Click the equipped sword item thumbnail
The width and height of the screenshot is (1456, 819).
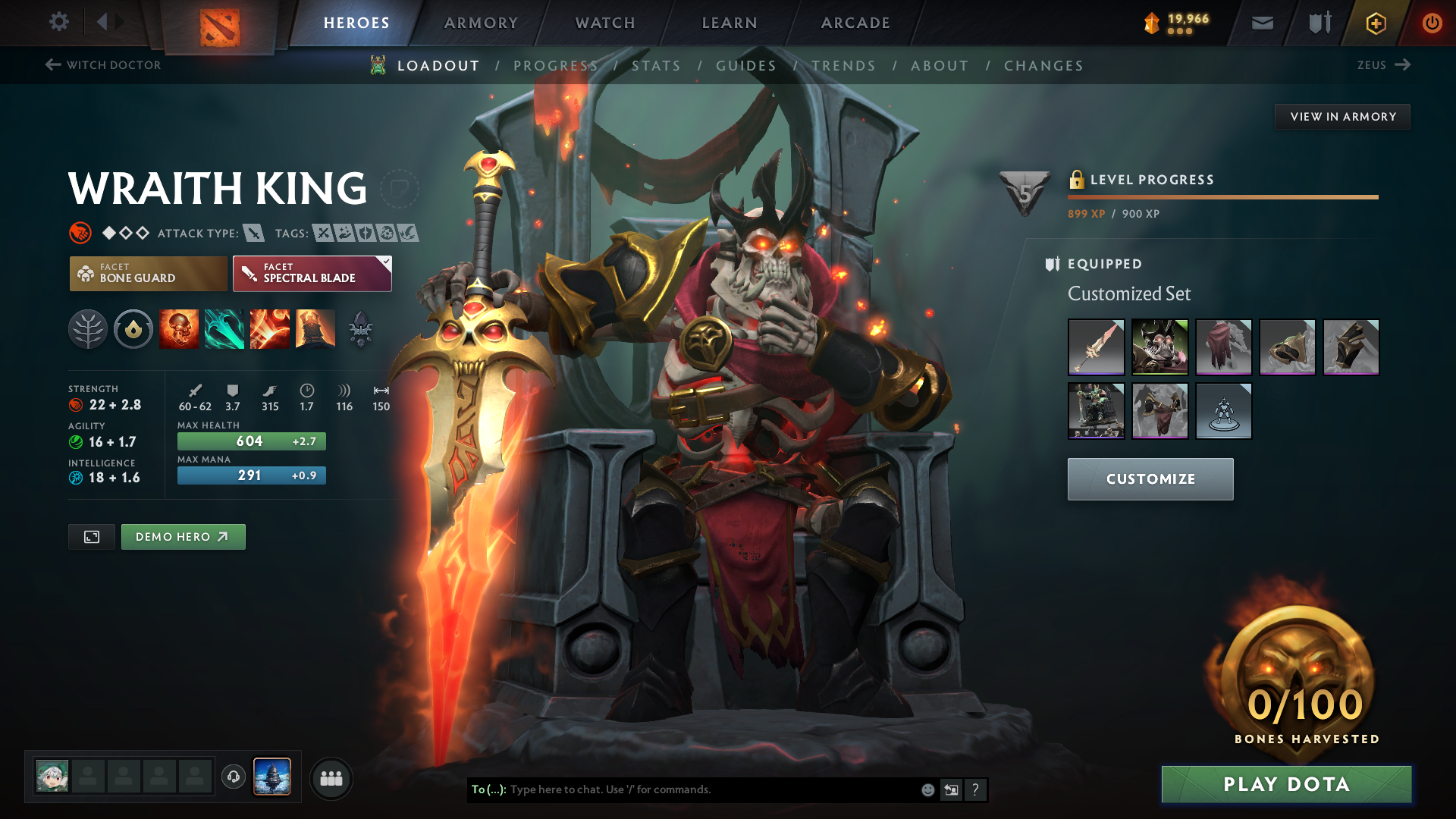pyautogui.click(x=1096, y=347)
